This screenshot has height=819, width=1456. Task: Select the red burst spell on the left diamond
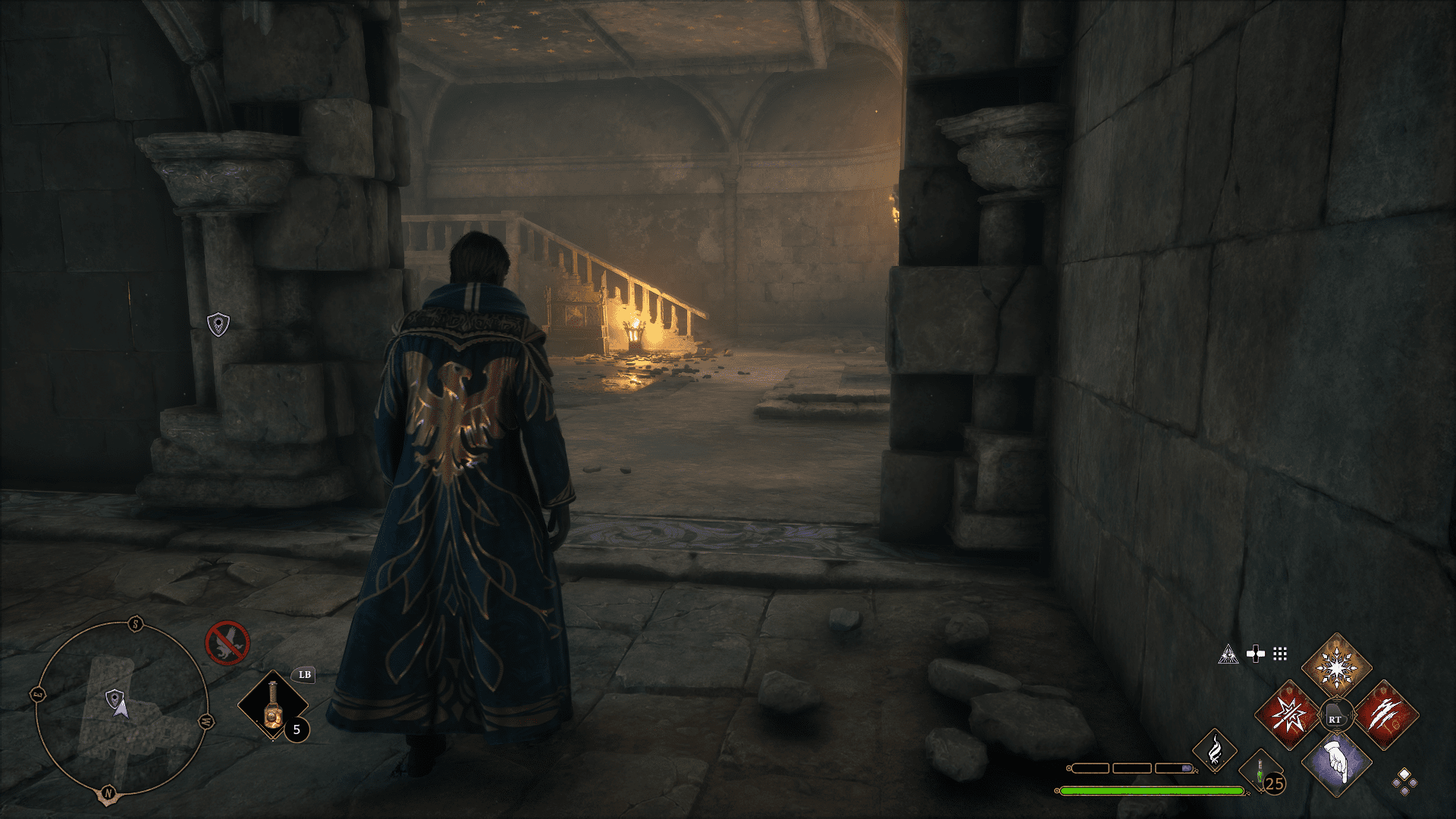[x=1289, y=714]
